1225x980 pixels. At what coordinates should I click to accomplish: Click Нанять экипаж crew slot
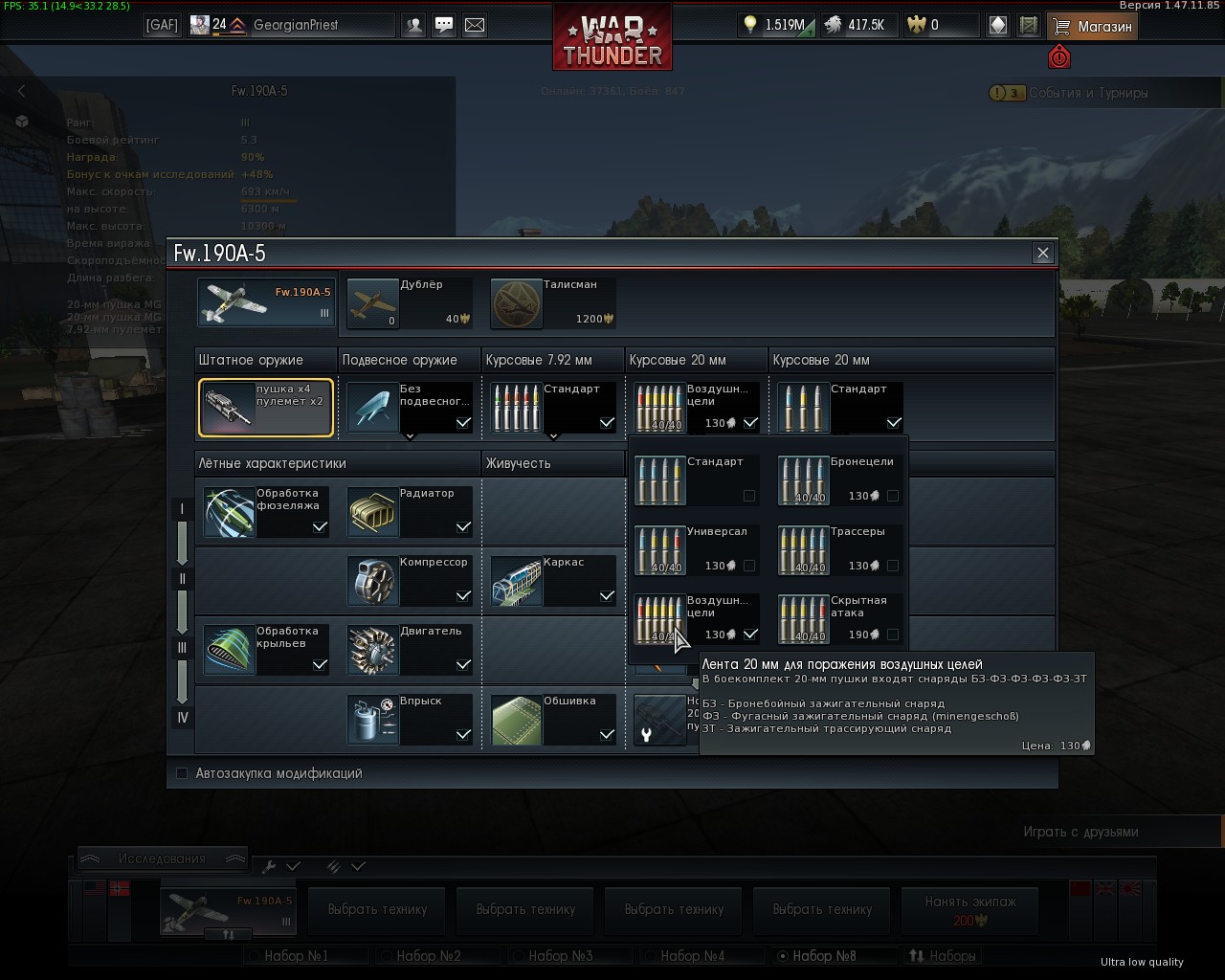coord(969,910)
